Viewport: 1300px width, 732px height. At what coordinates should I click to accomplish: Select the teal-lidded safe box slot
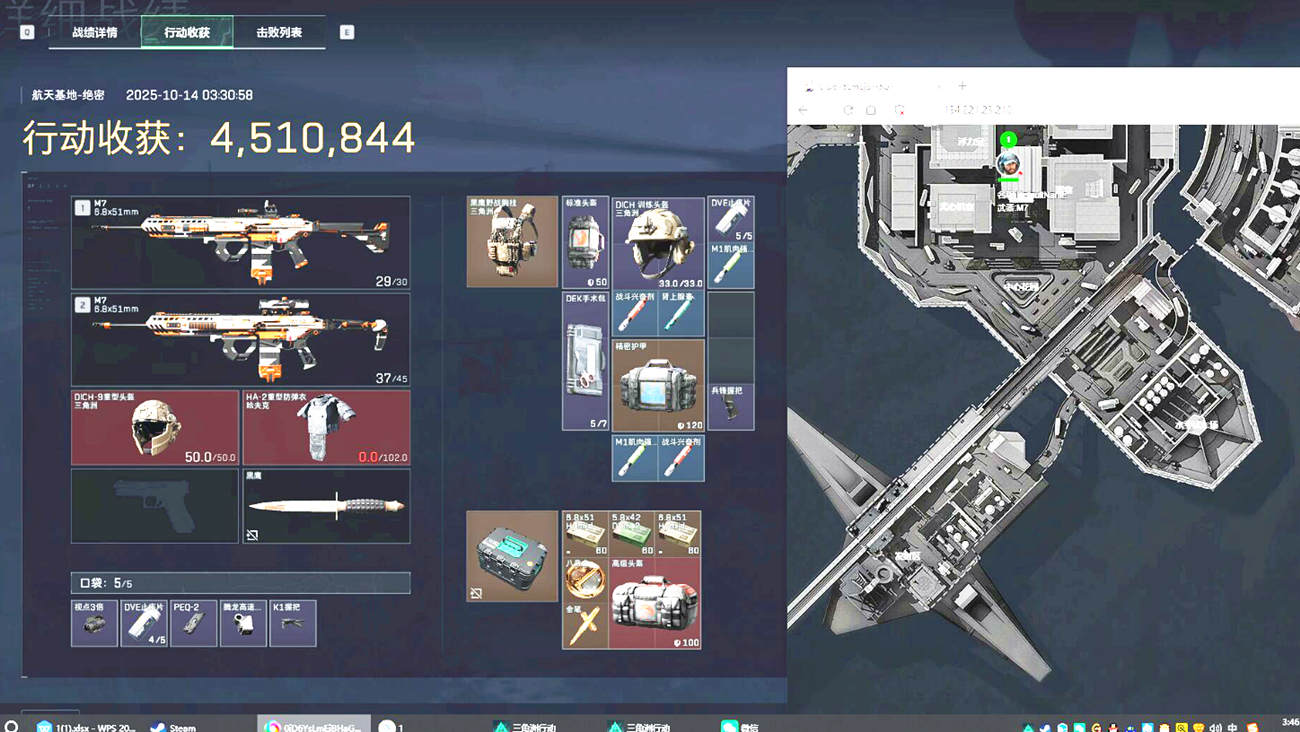pyautogui.click(x=512, y=556)
